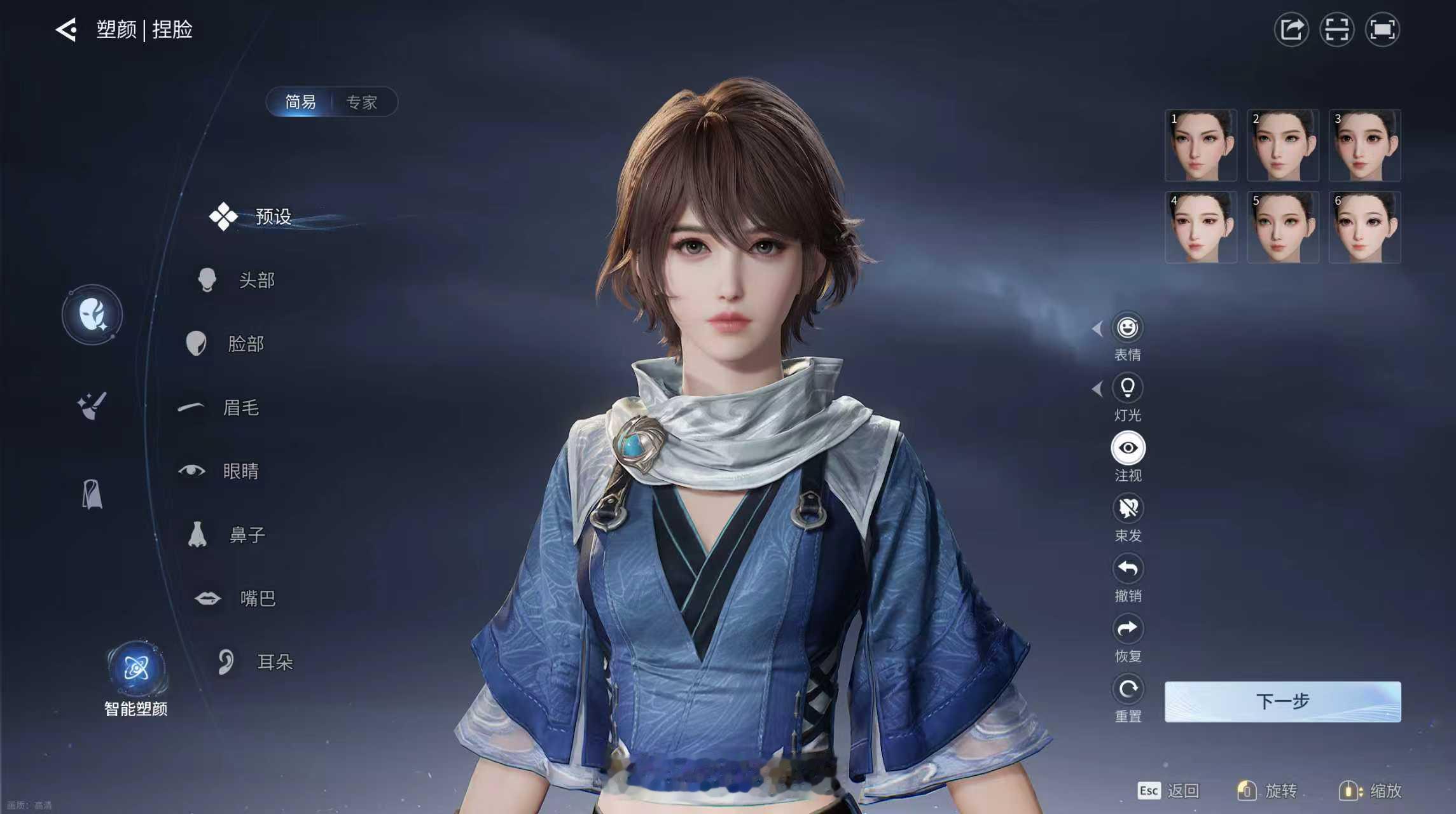Open the 鼻子 nose category
The height and width of the screenshot is (814, 1456).
click(246, 534)
